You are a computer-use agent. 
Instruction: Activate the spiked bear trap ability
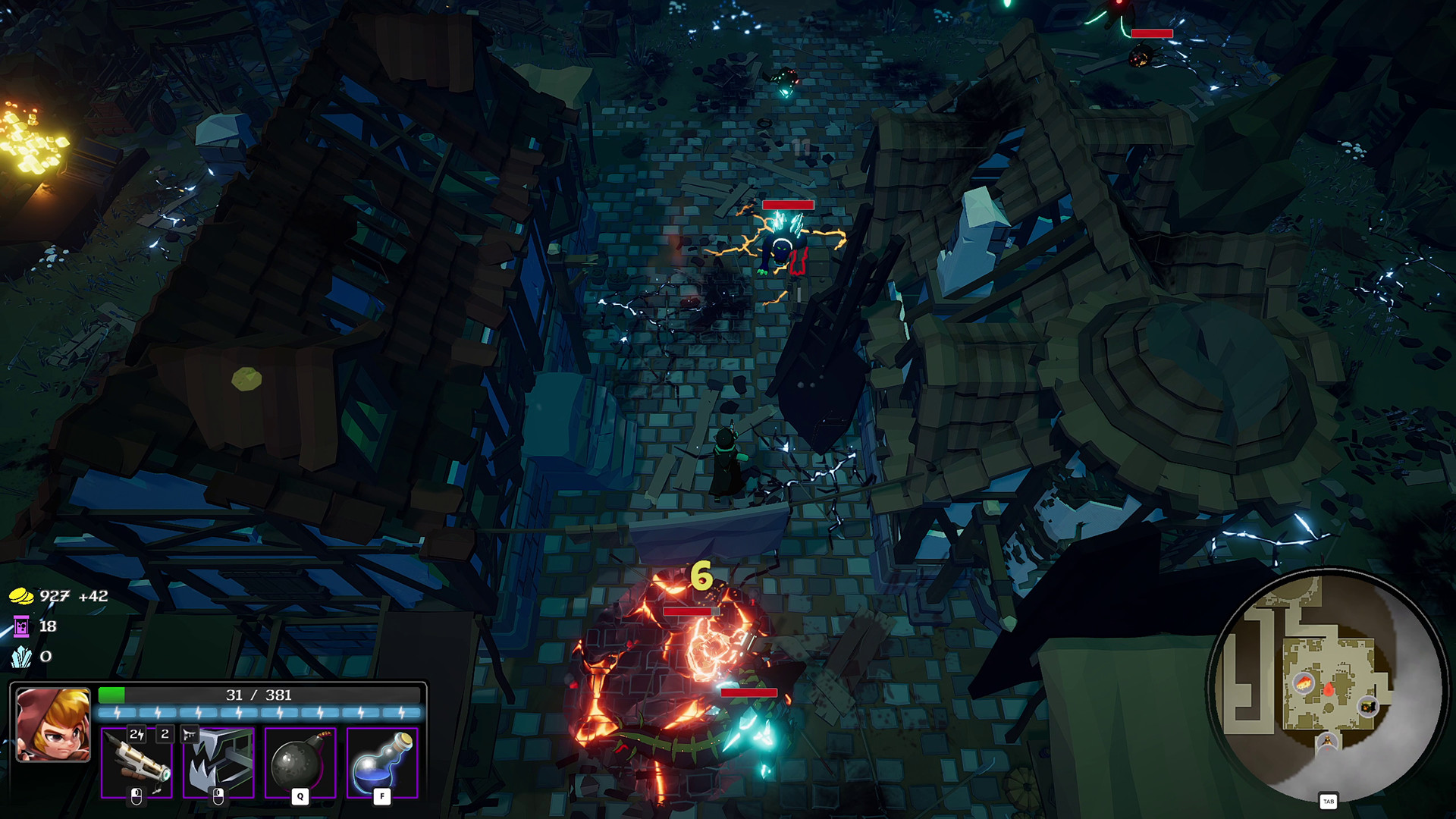[218, 763]
